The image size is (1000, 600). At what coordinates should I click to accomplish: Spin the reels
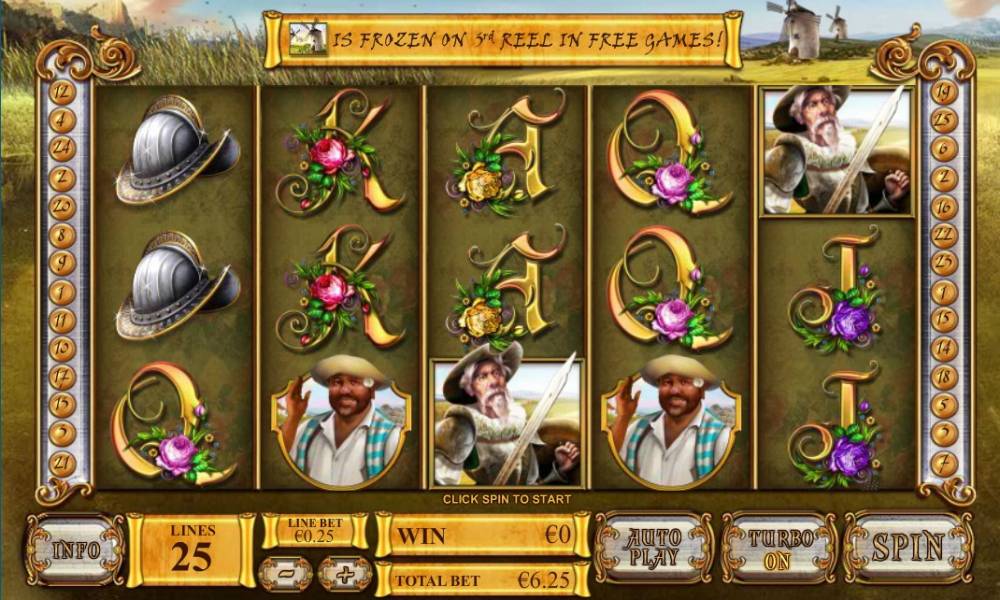[907, 547]
